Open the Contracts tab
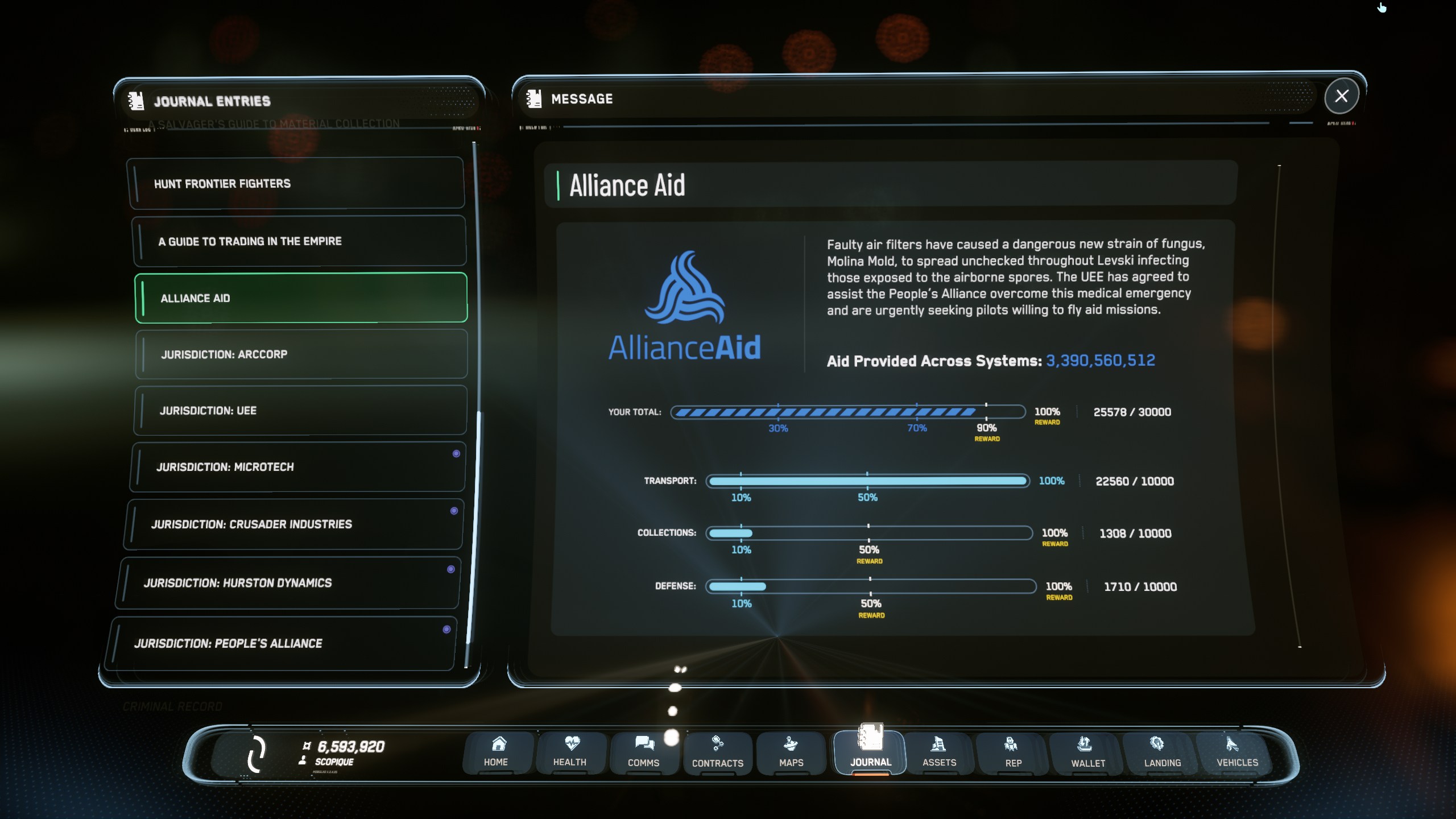 (717, 752)
